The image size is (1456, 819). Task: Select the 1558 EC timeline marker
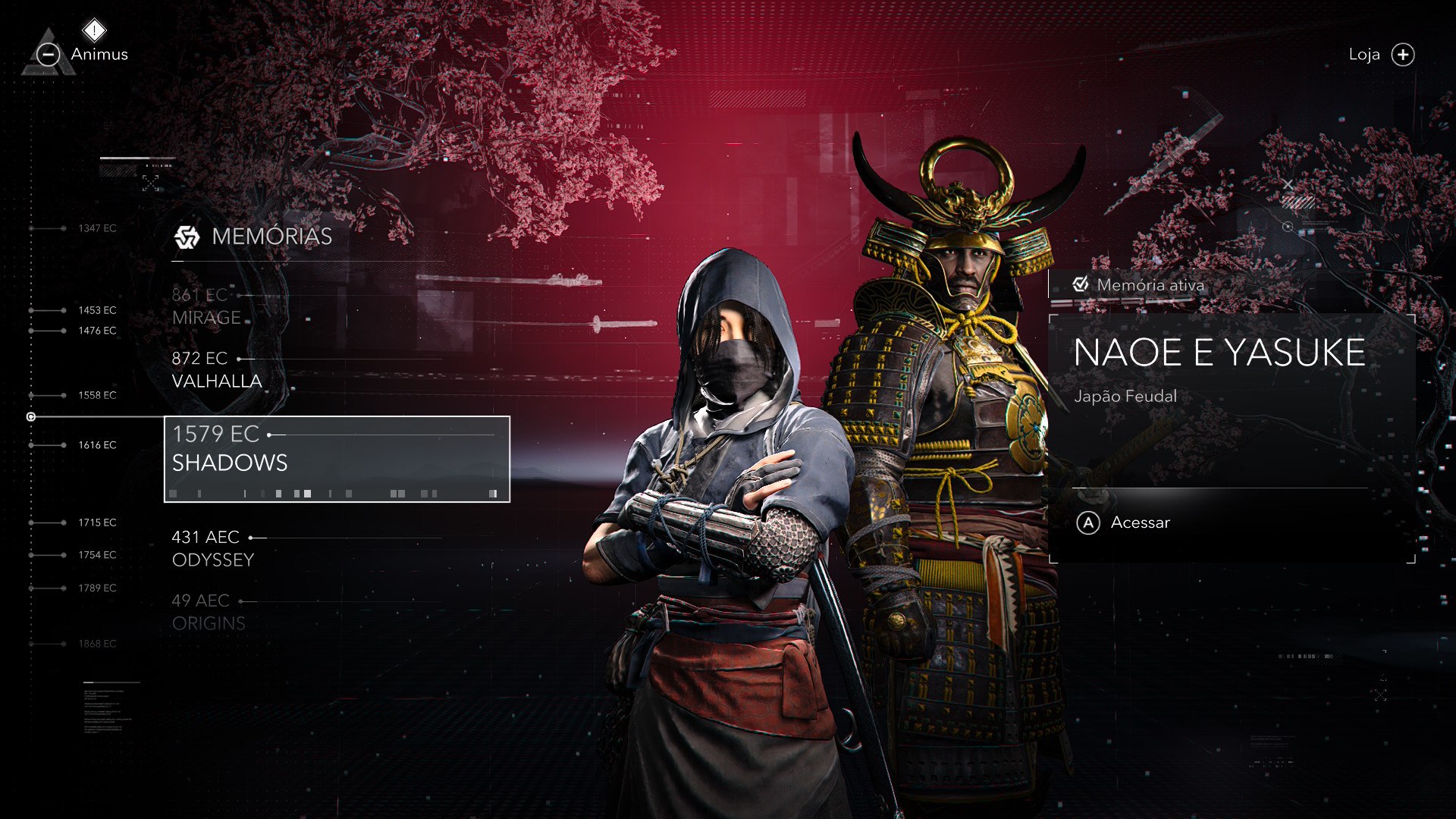(x=97, y=395)
